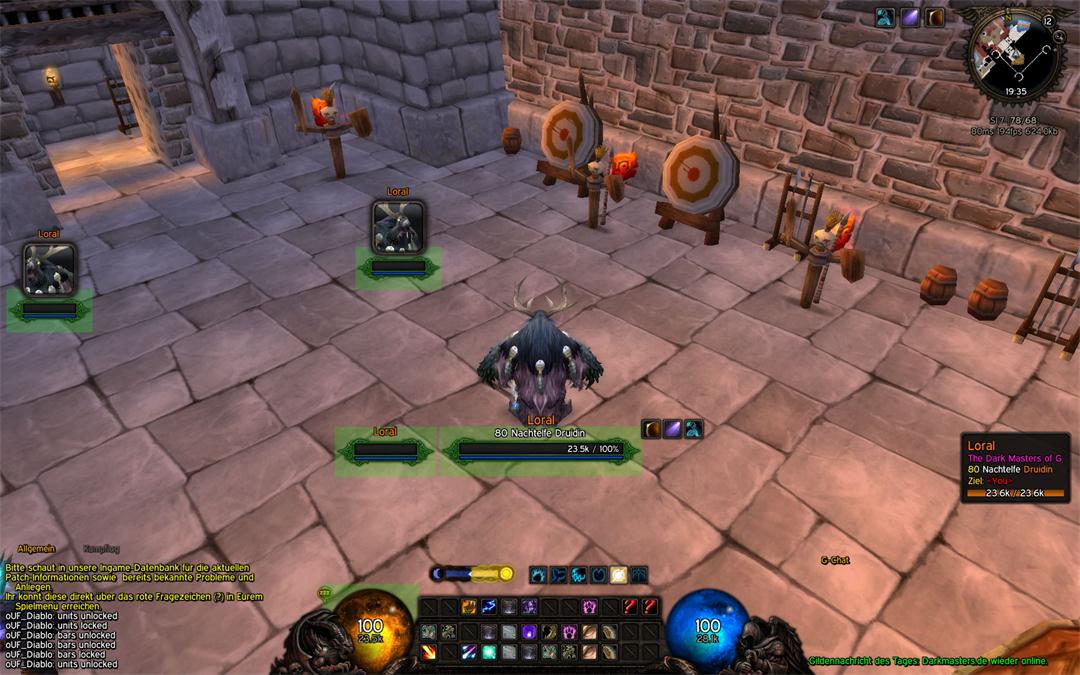Switch to the Allgemein chat tab
Viewport: 1080px width, 675px height.
36,549
